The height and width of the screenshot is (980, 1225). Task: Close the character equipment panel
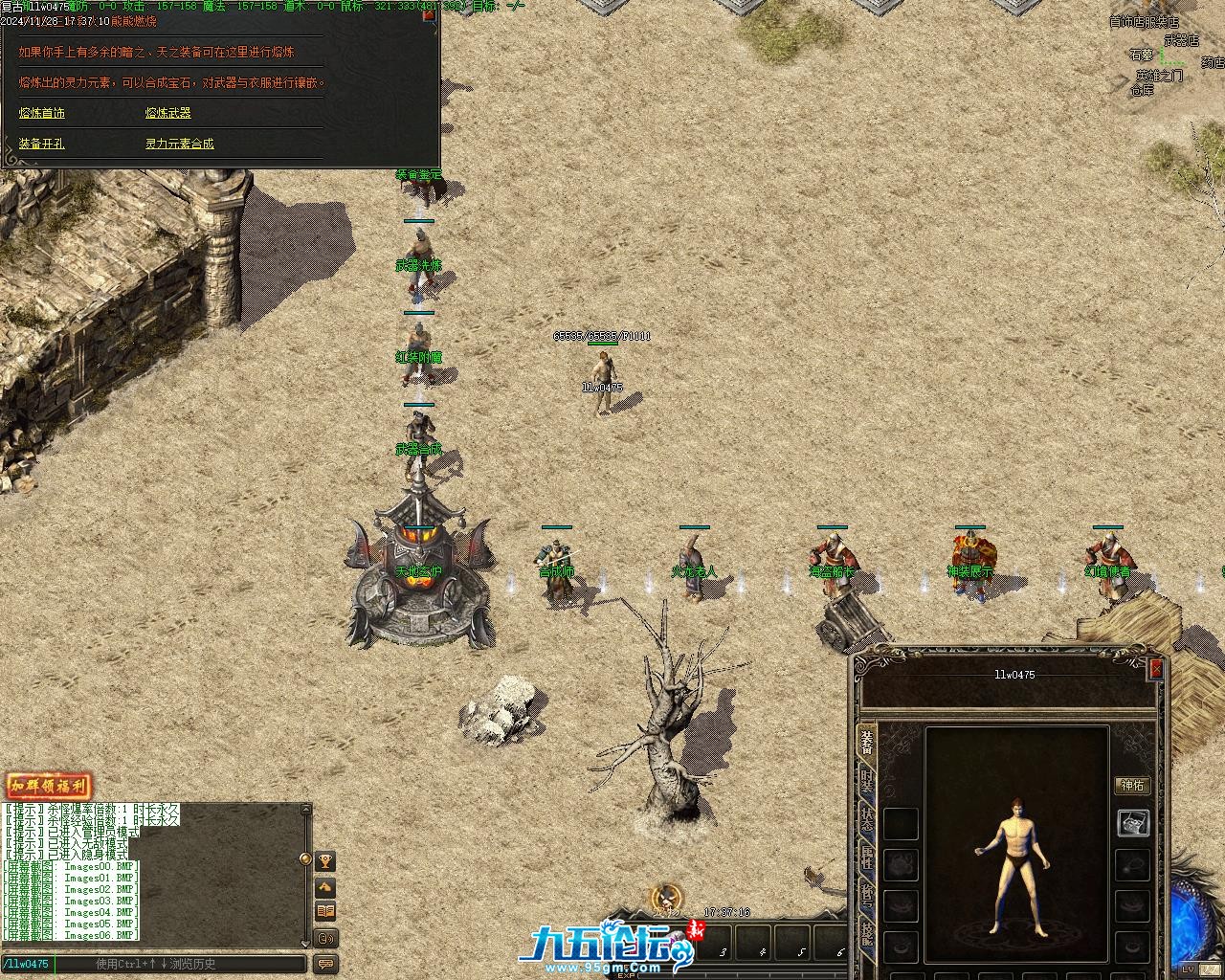pyautogui.click(x=1156, y=669)
